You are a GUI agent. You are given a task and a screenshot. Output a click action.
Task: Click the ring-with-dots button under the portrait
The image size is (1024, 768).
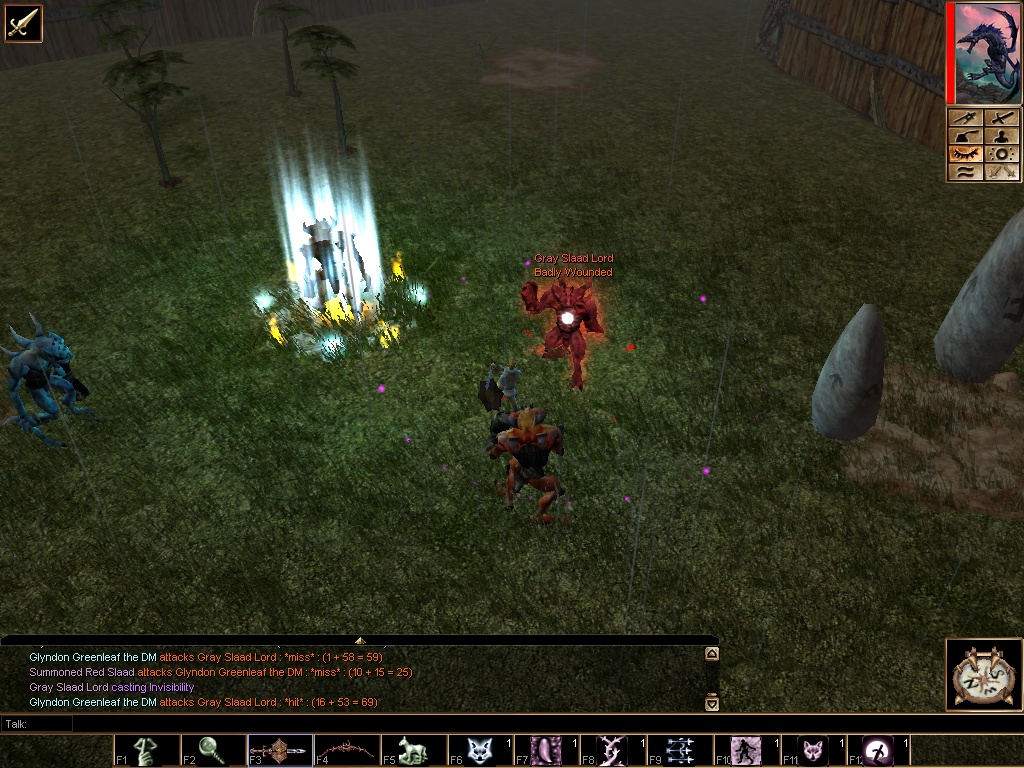pyautogui.click(x=1003, y=154)
